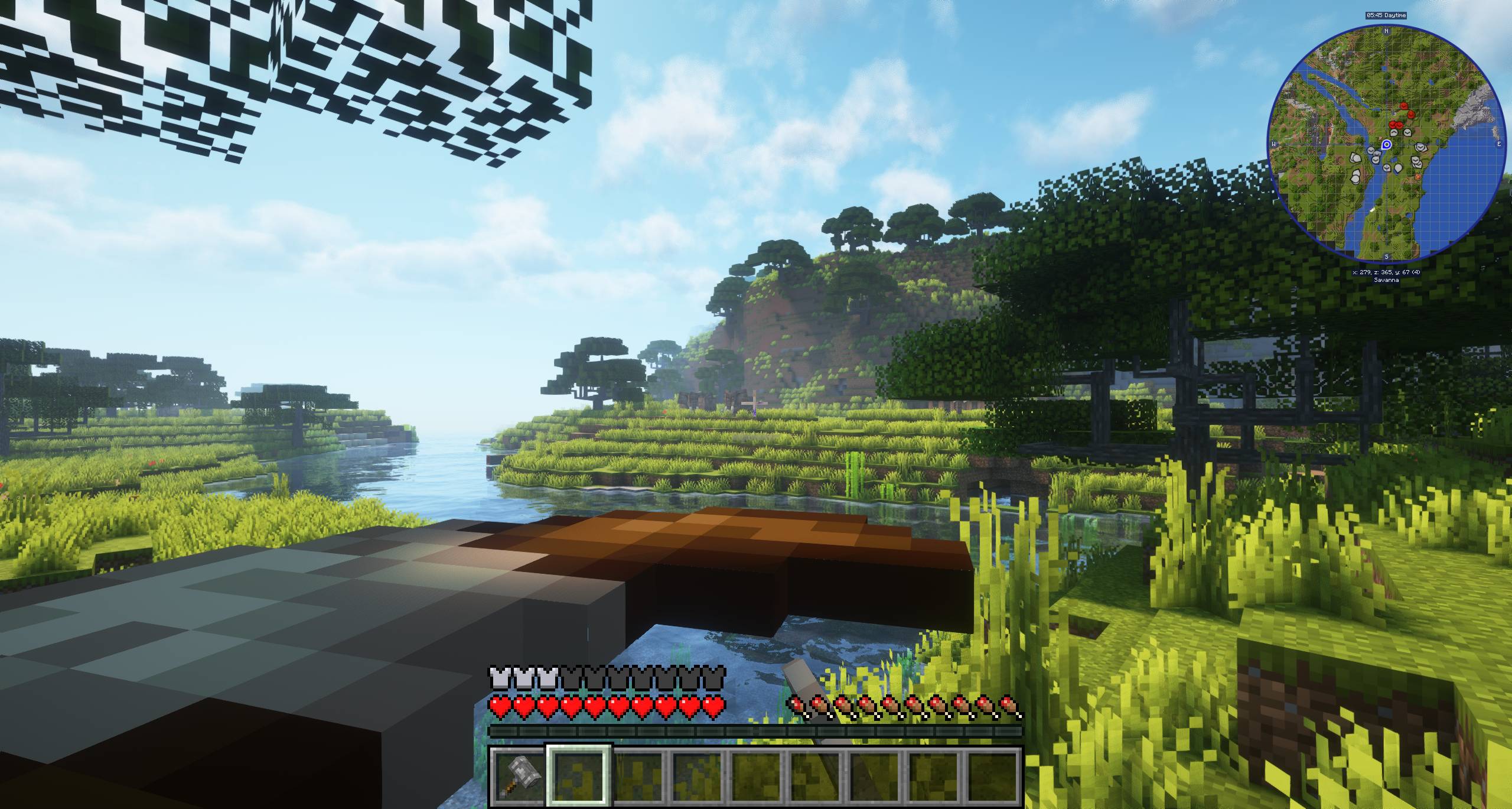Click the N compass letter on the minimap
The height and width of the screenshot is (809, 1512).
(x=1386, y=31)
